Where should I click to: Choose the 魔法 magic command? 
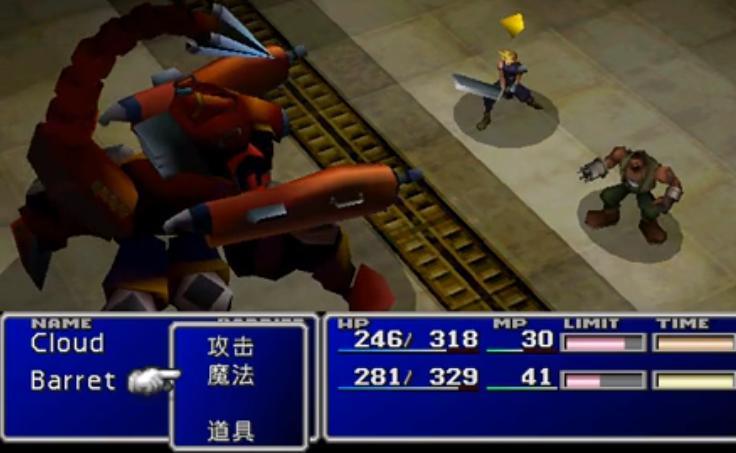point(230,376)
